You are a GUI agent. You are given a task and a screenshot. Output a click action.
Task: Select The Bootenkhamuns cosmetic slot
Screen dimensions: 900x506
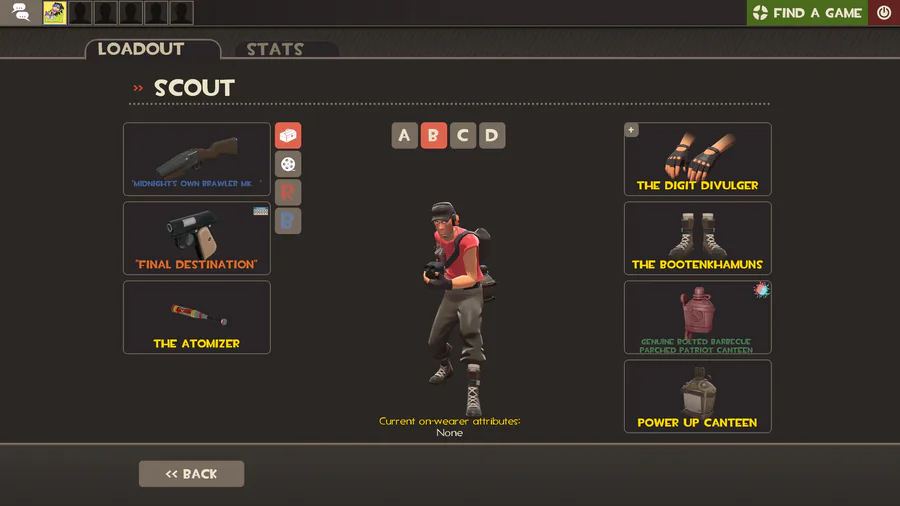point(697,238)
